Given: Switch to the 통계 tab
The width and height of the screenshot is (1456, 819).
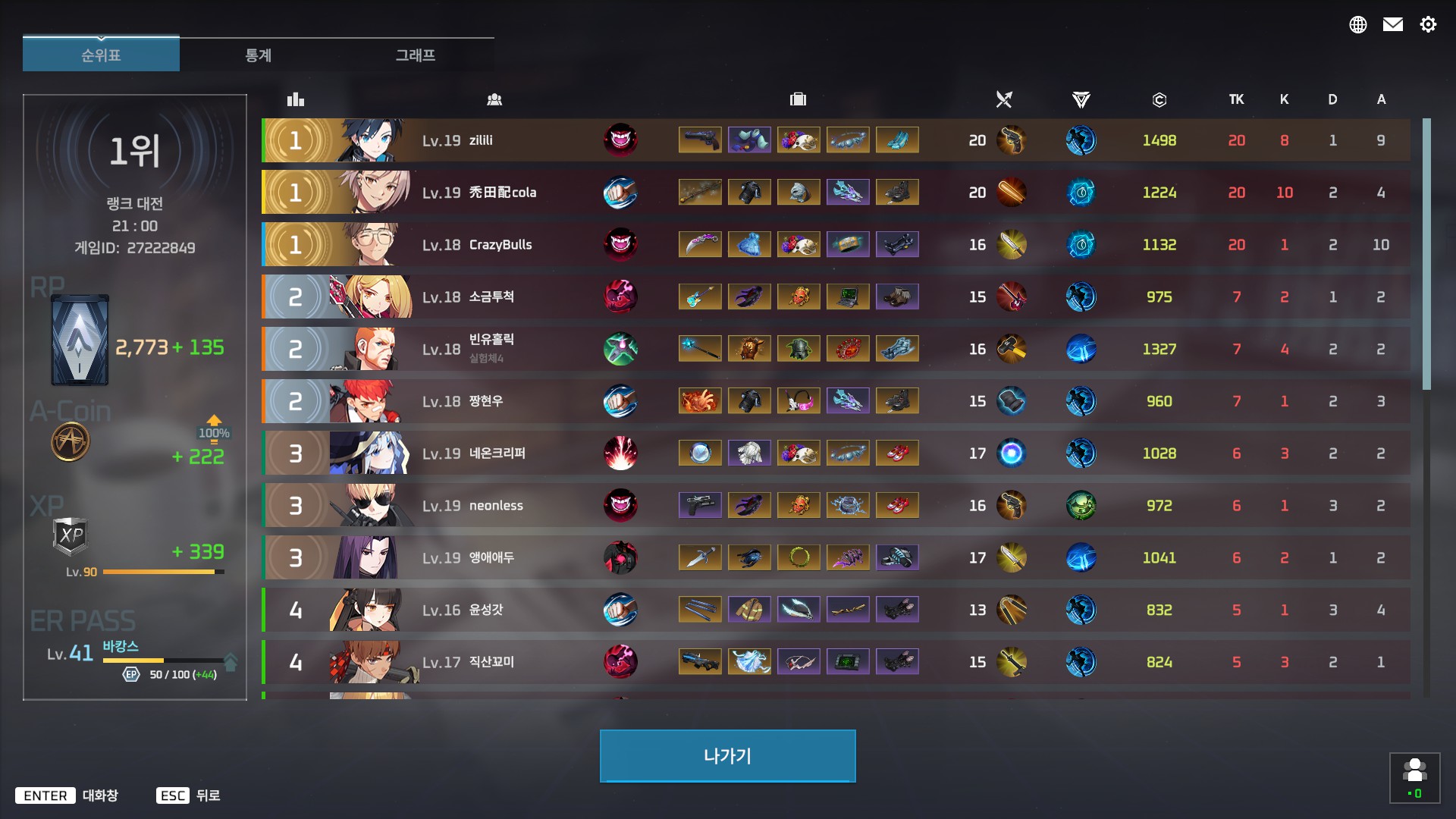Looking at the screenshot, I should [x=259, y=55].
